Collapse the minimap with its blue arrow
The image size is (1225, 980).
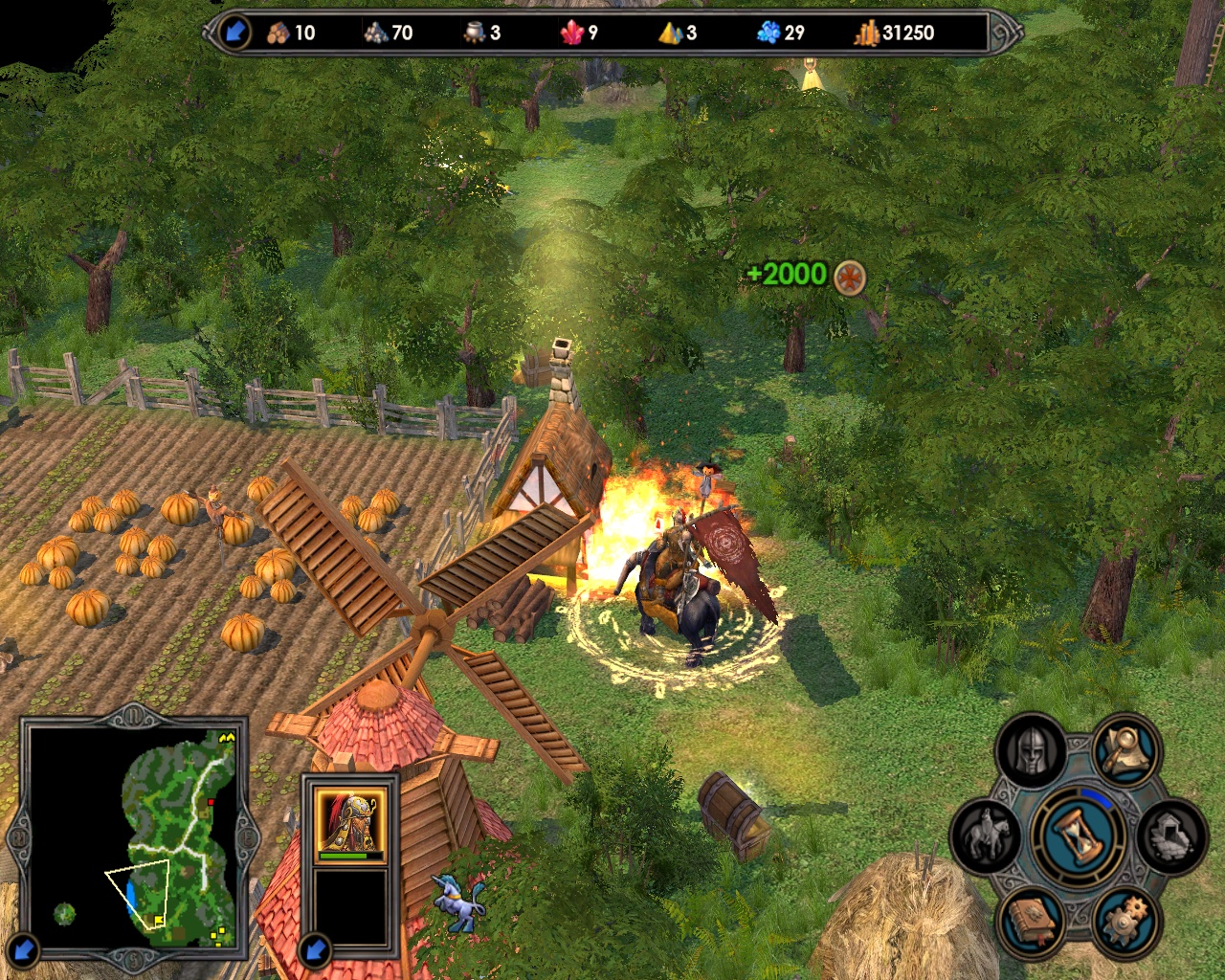24,948
